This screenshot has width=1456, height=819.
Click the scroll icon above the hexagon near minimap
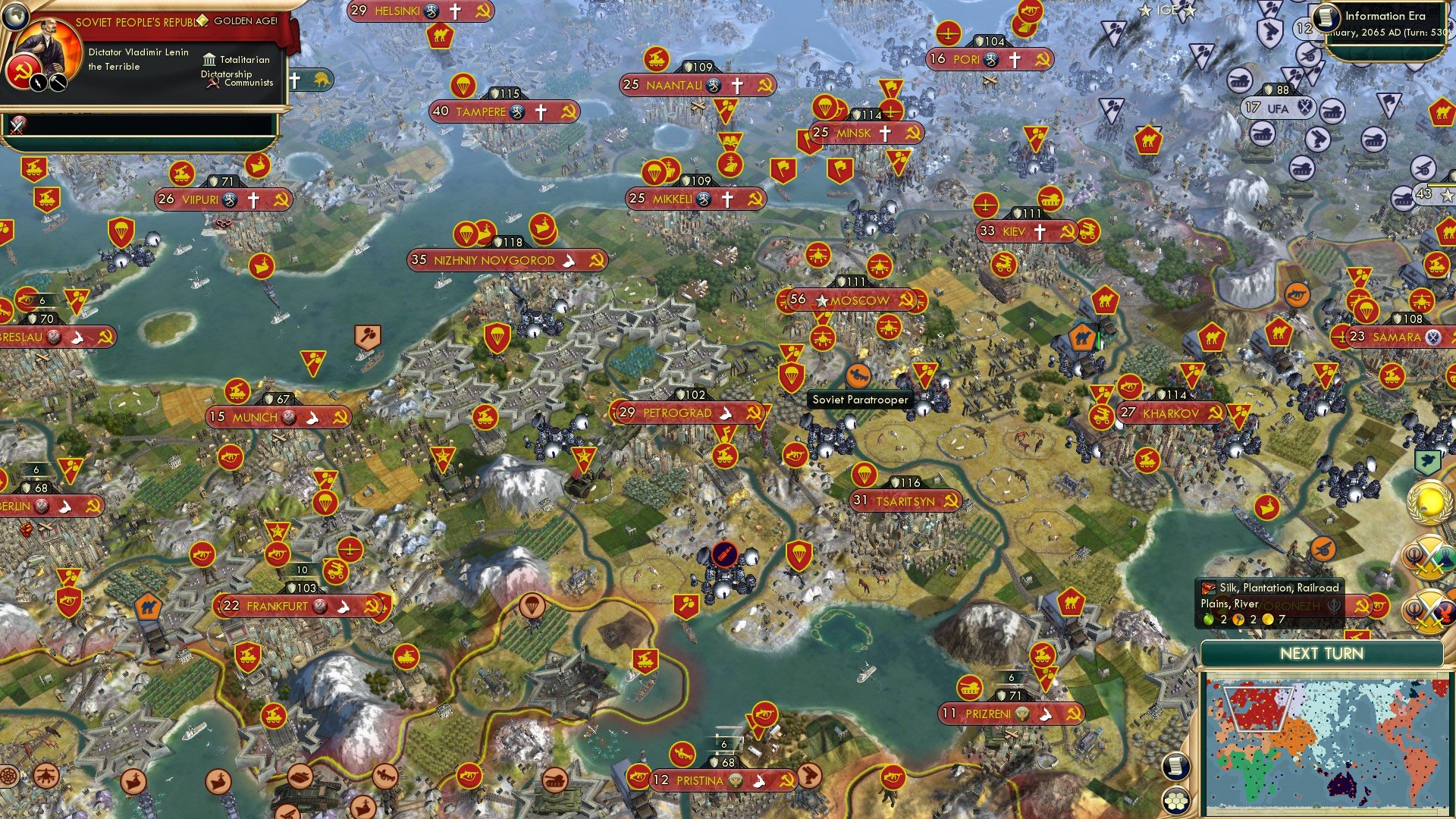pos(1176,767)
